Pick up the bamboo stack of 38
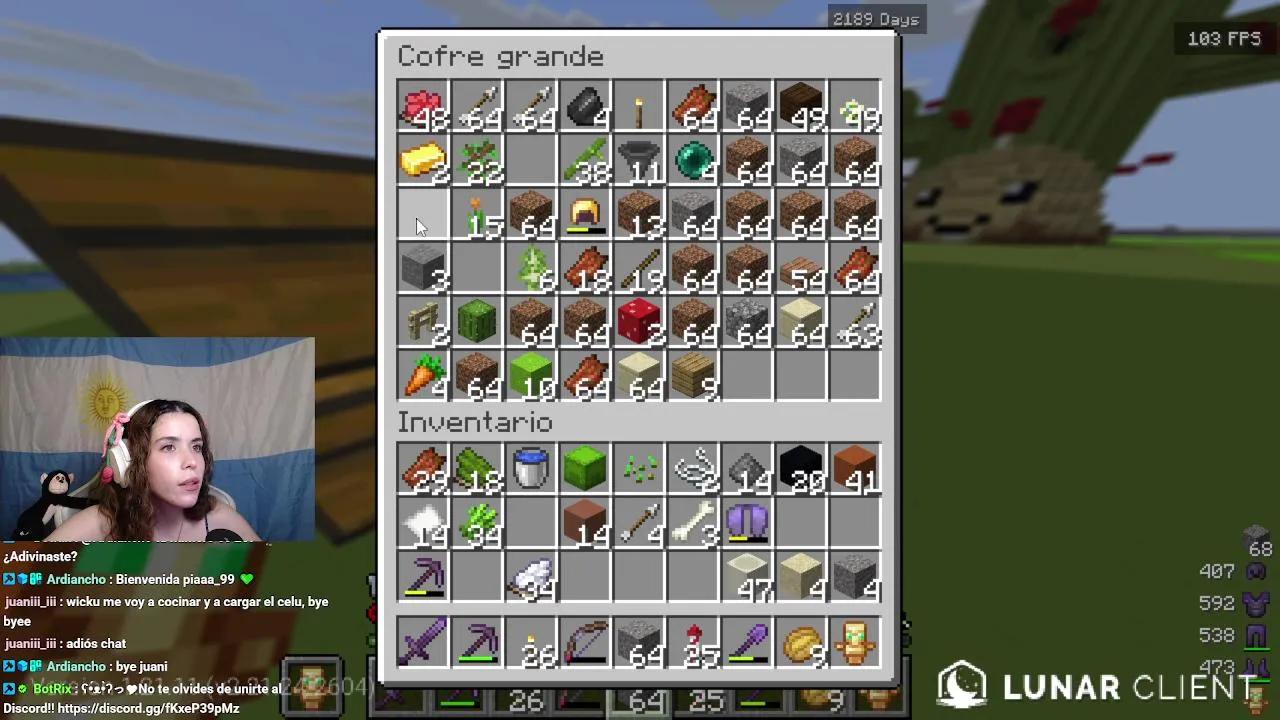Screen dimensions: 1280x720 (585, 162)
